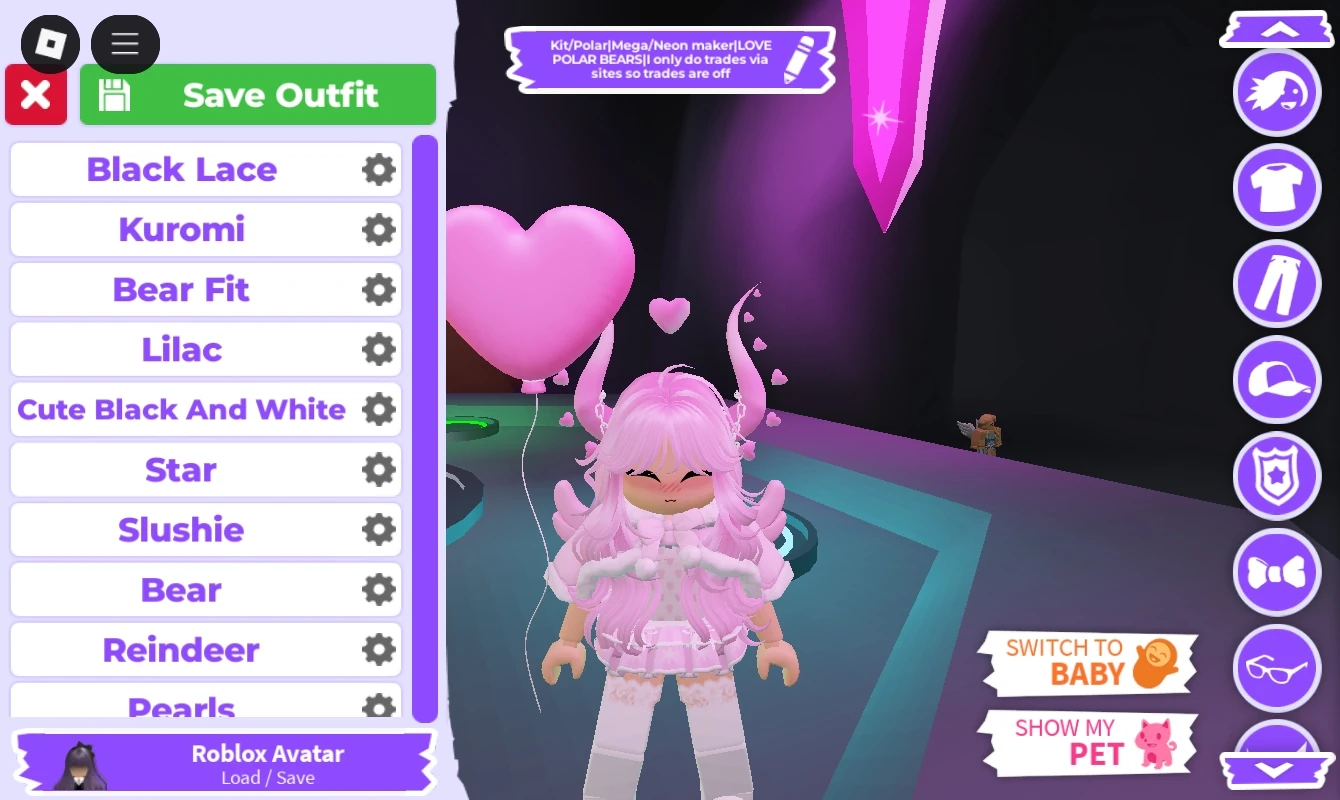This screenshot has width=1340, height=800.
Task: Toggle Show My Pet
Action: click(x=1088, y=741)
